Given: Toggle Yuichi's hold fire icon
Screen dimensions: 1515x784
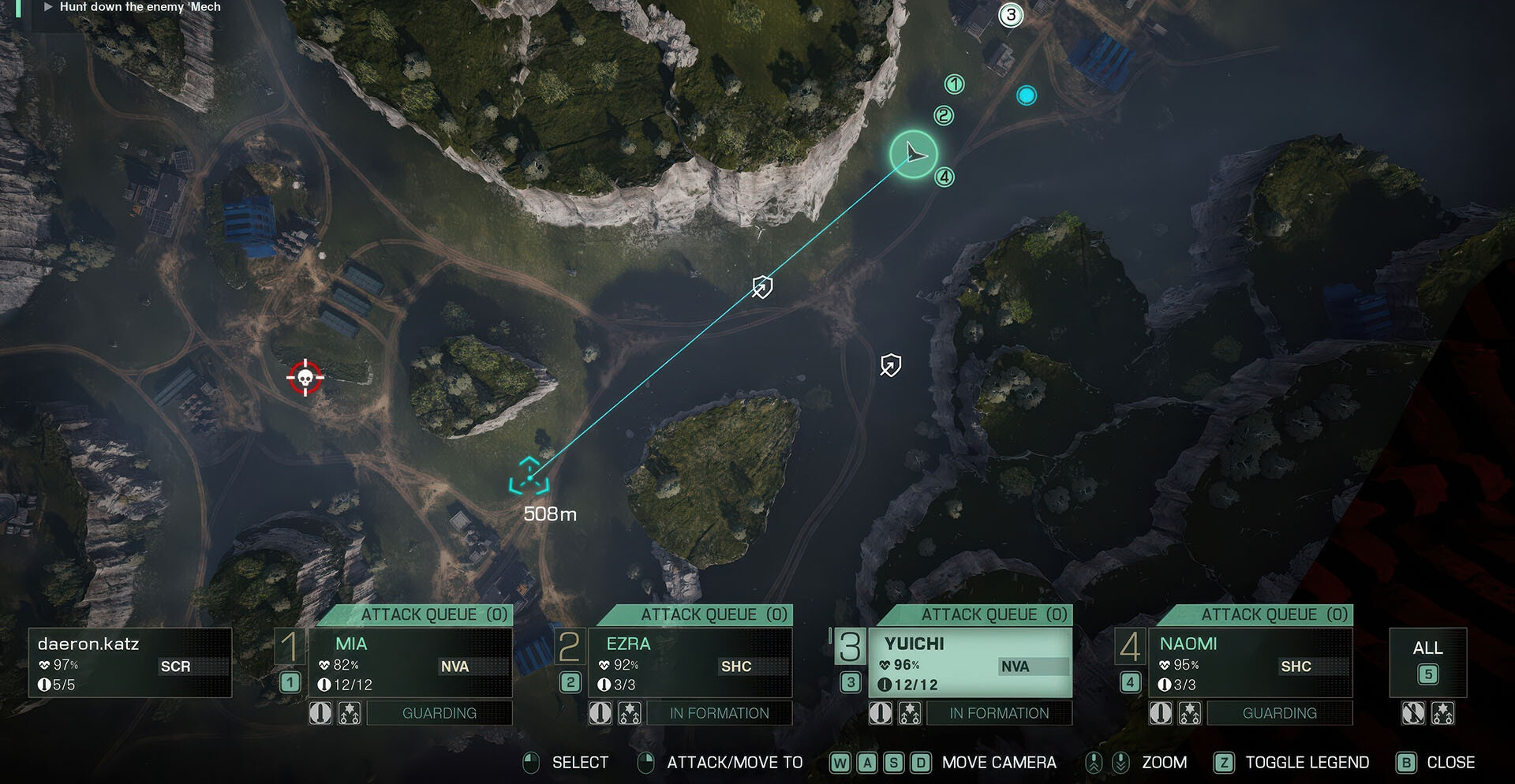Looking at the screenshot, I should [x=881, y=713].
